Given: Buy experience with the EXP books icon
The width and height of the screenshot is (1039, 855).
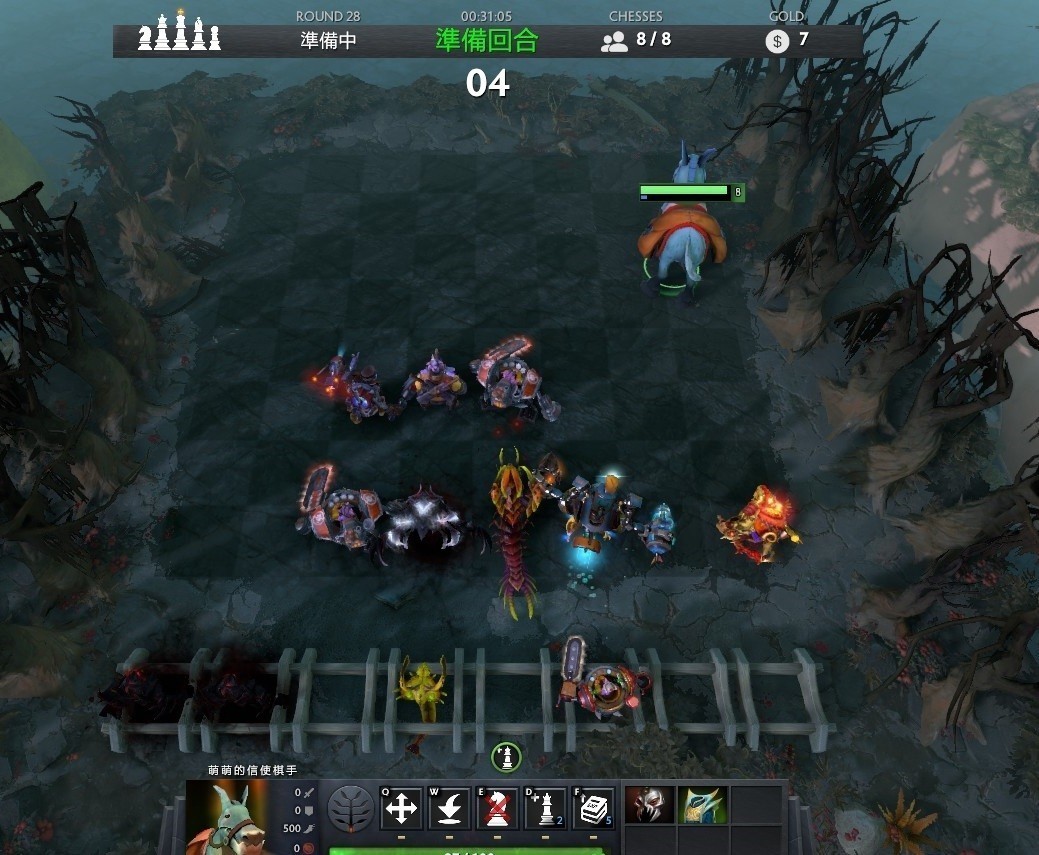Looking at the screenshot, I should 593,808.
